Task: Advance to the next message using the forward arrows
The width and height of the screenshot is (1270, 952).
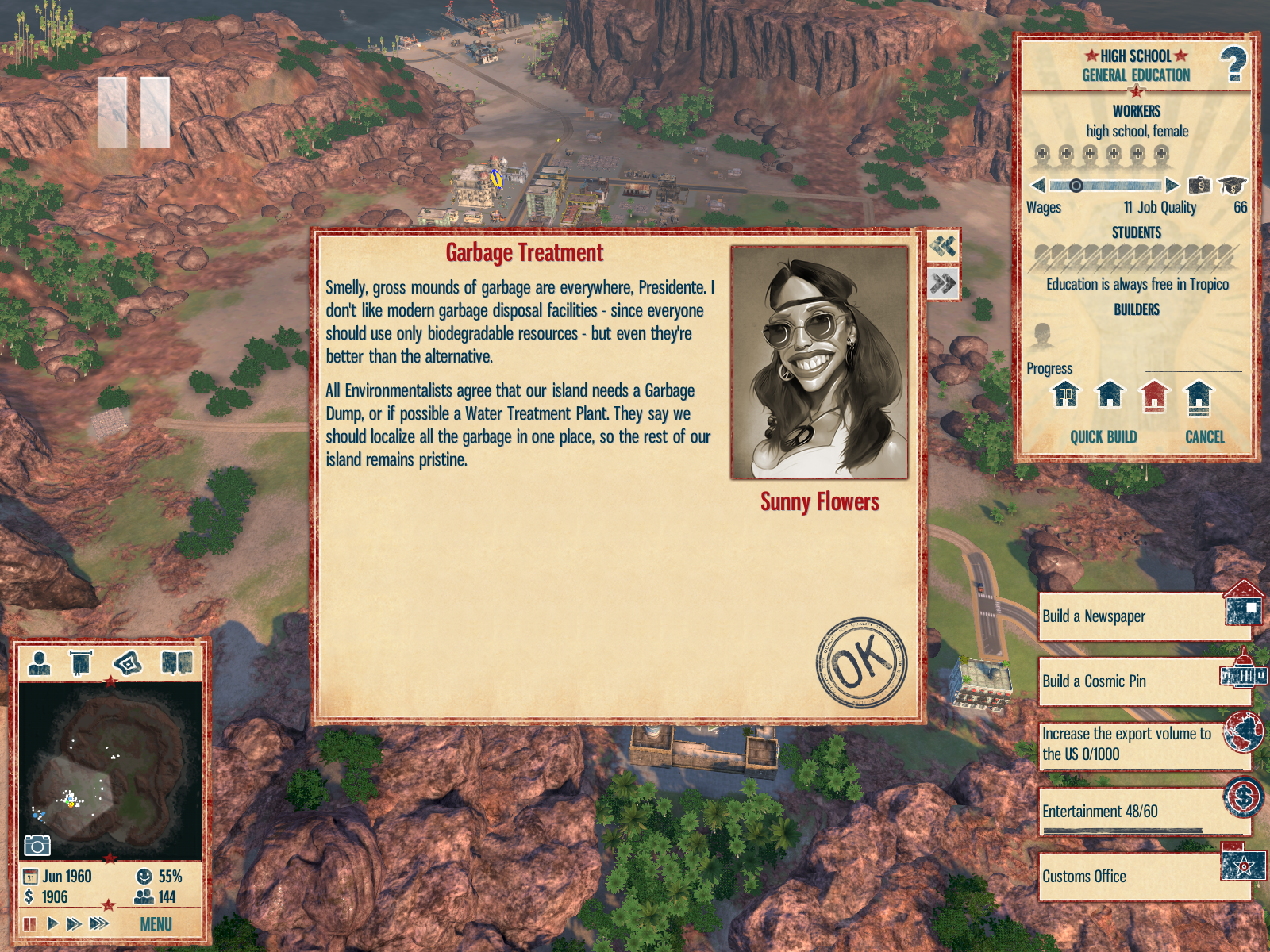Action: tap(943, 283)
